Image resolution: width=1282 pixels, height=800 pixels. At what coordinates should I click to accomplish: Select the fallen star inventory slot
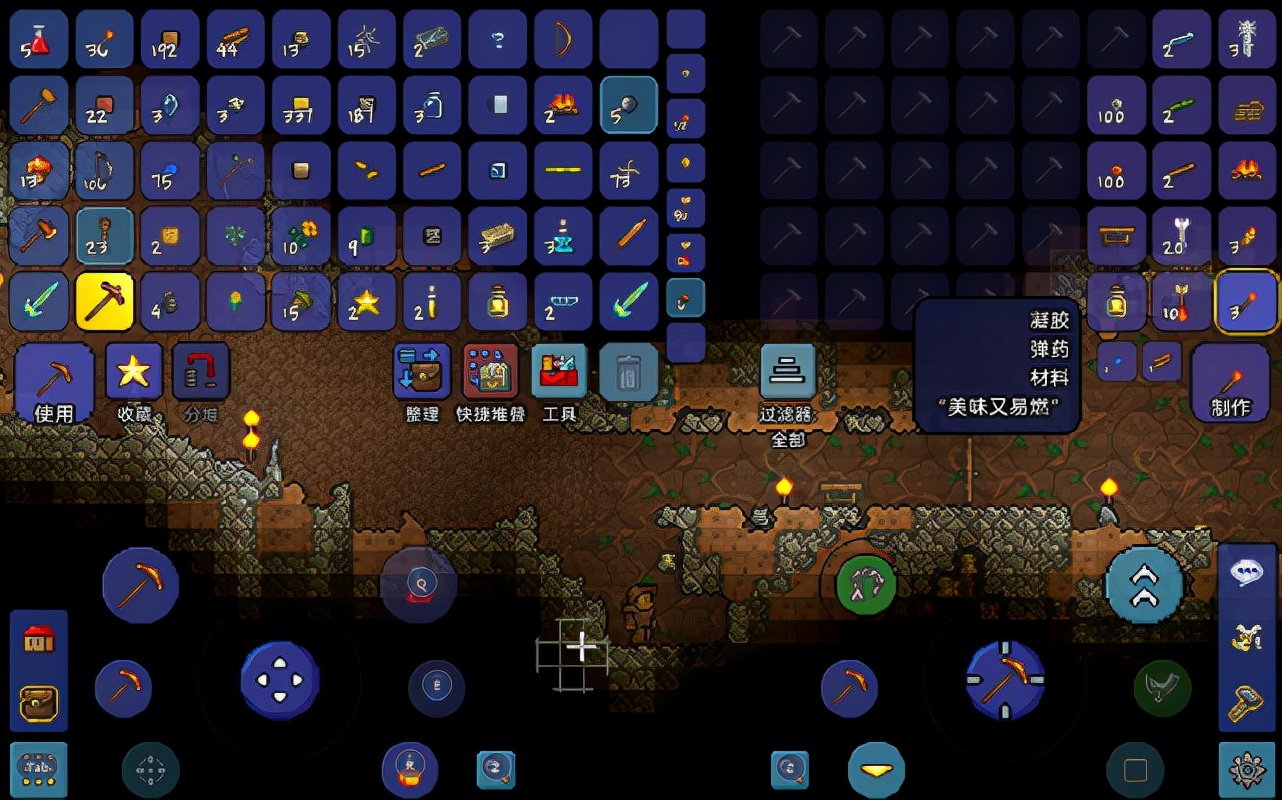367,301
